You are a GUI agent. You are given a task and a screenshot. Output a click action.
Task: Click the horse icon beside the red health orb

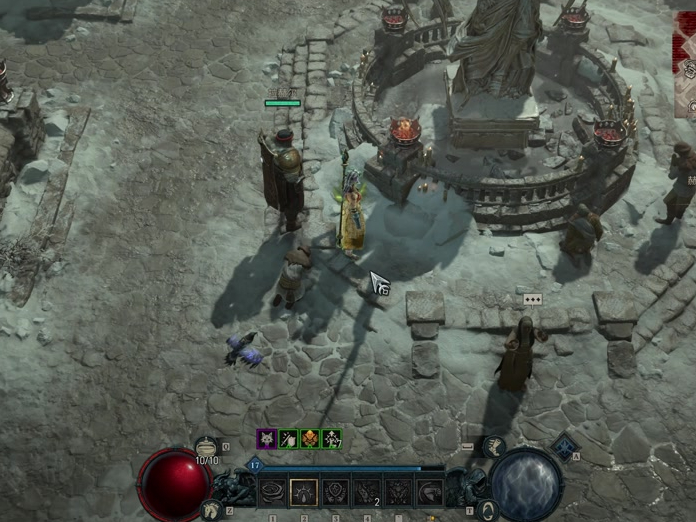212,509
